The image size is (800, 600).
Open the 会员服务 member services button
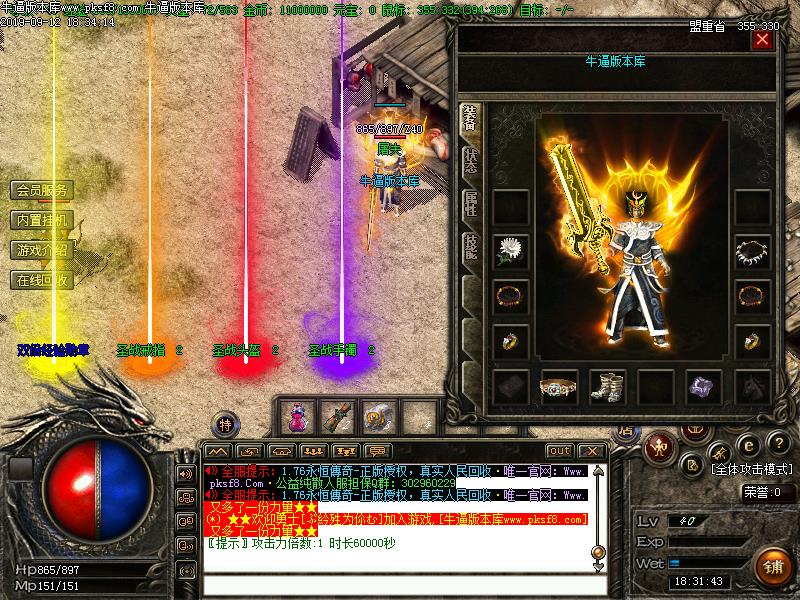[42, 190]
